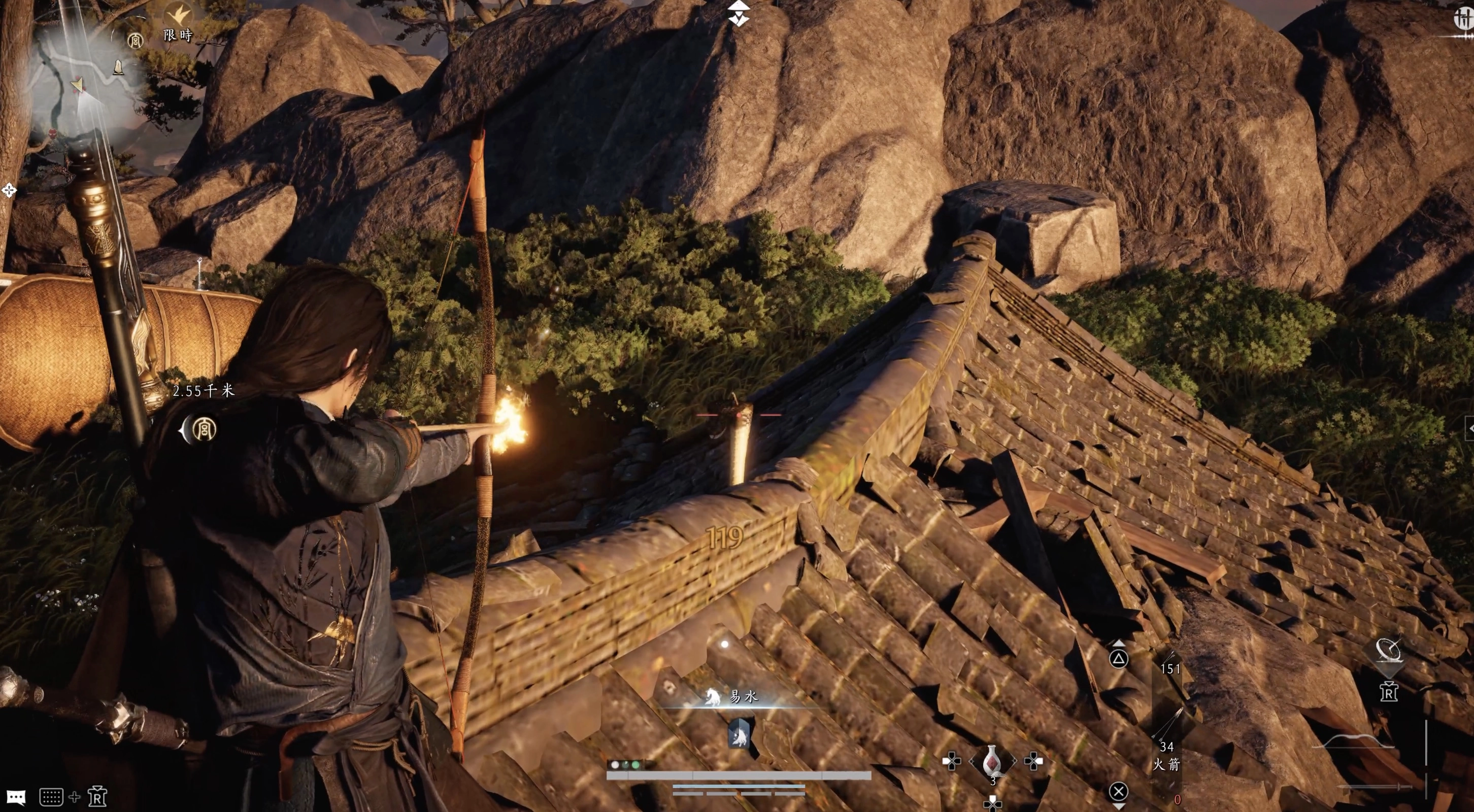The image size is (1474, 812).
Task: Select the white healing vase item slot
Action: tap(992, 762)
